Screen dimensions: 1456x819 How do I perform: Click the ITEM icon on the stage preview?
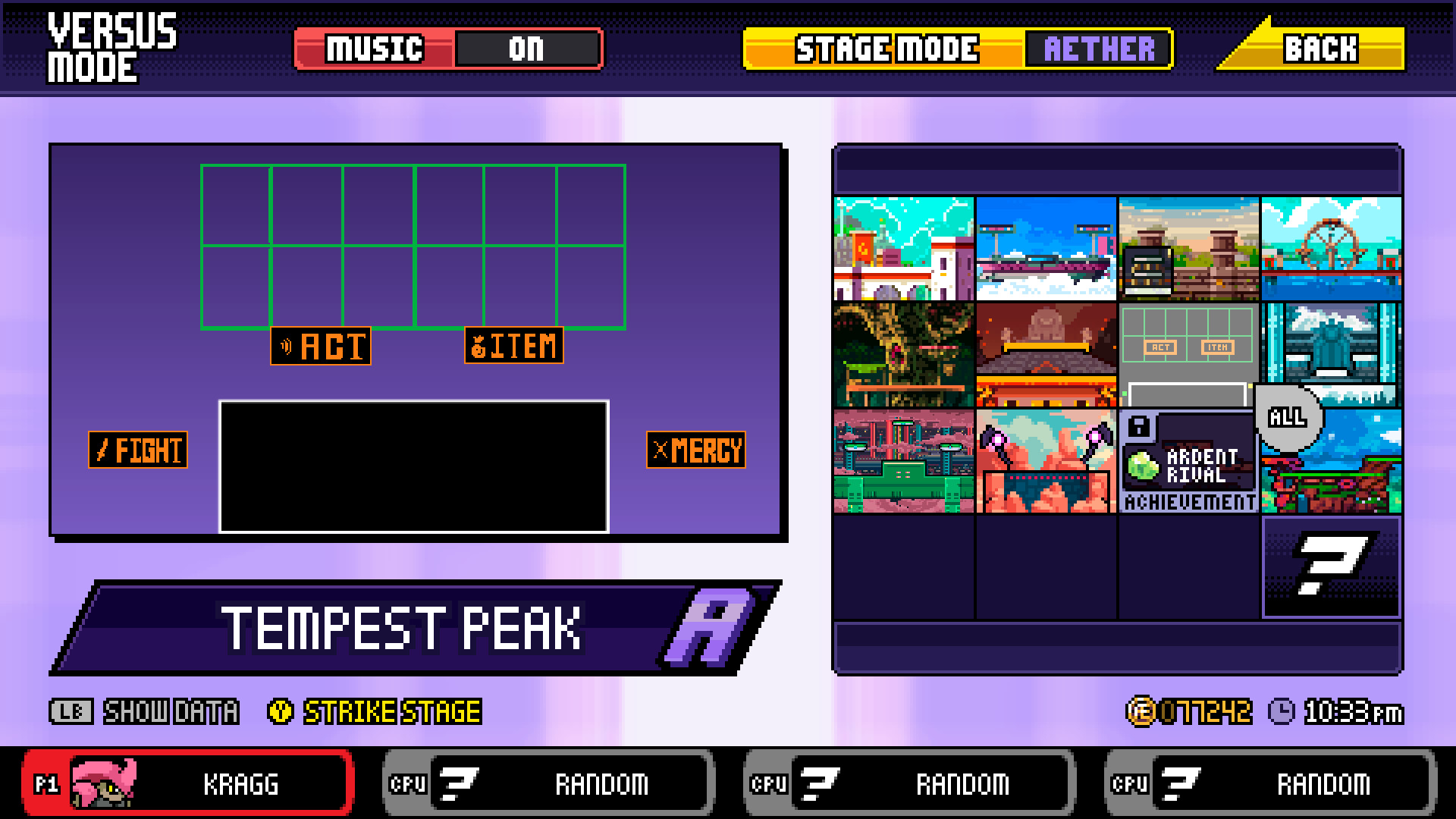click(513, 347)
